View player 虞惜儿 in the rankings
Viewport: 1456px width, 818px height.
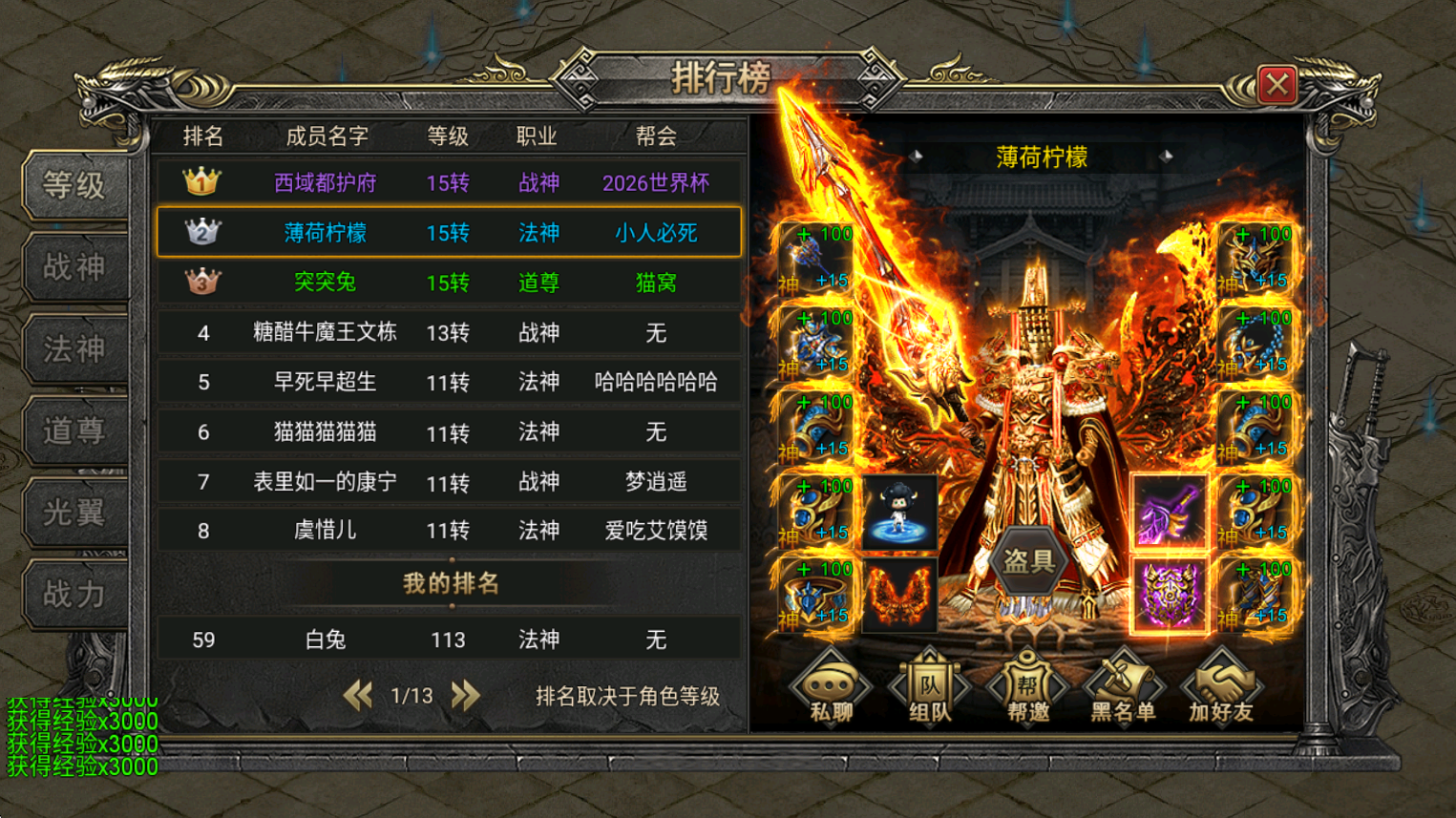449,531
